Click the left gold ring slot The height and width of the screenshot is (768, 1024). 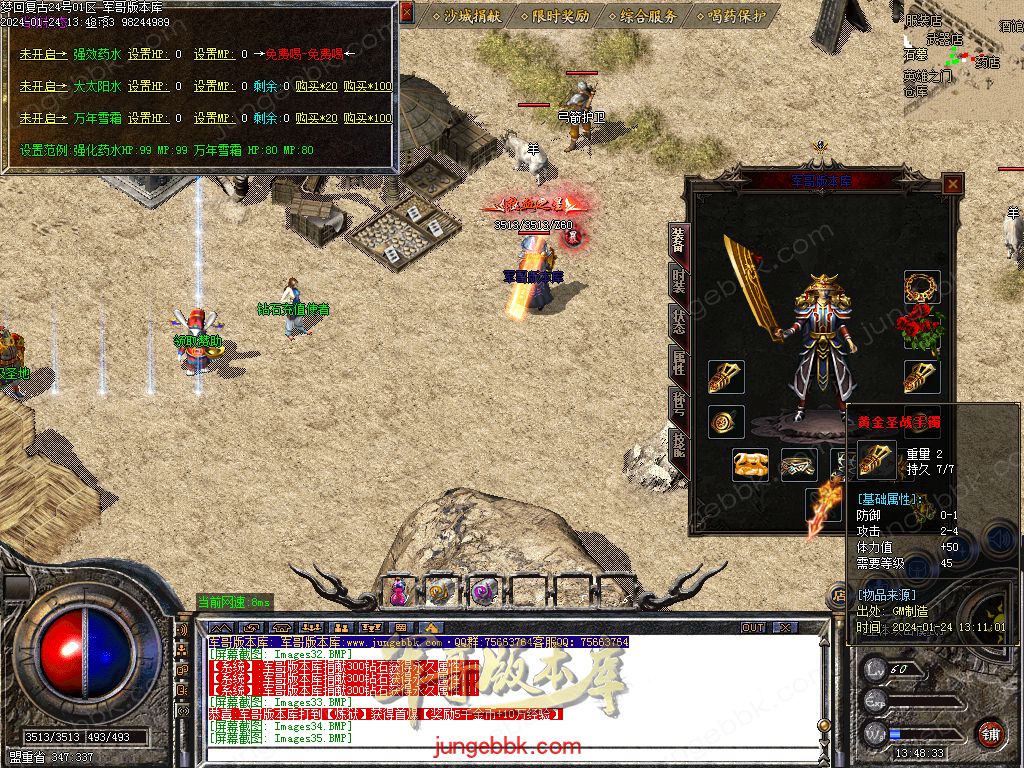point(726,422)
